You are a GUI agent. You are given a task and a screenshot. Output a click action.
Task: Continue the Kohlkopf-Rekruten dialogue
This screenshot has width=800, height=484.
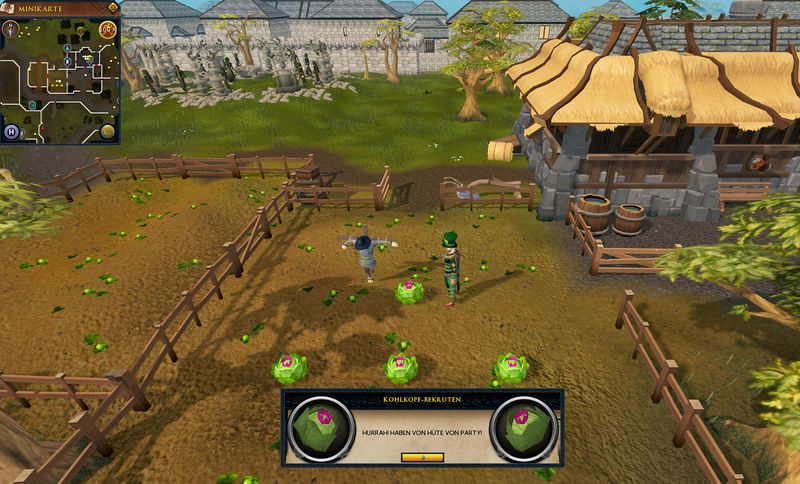tap(421, 457)
